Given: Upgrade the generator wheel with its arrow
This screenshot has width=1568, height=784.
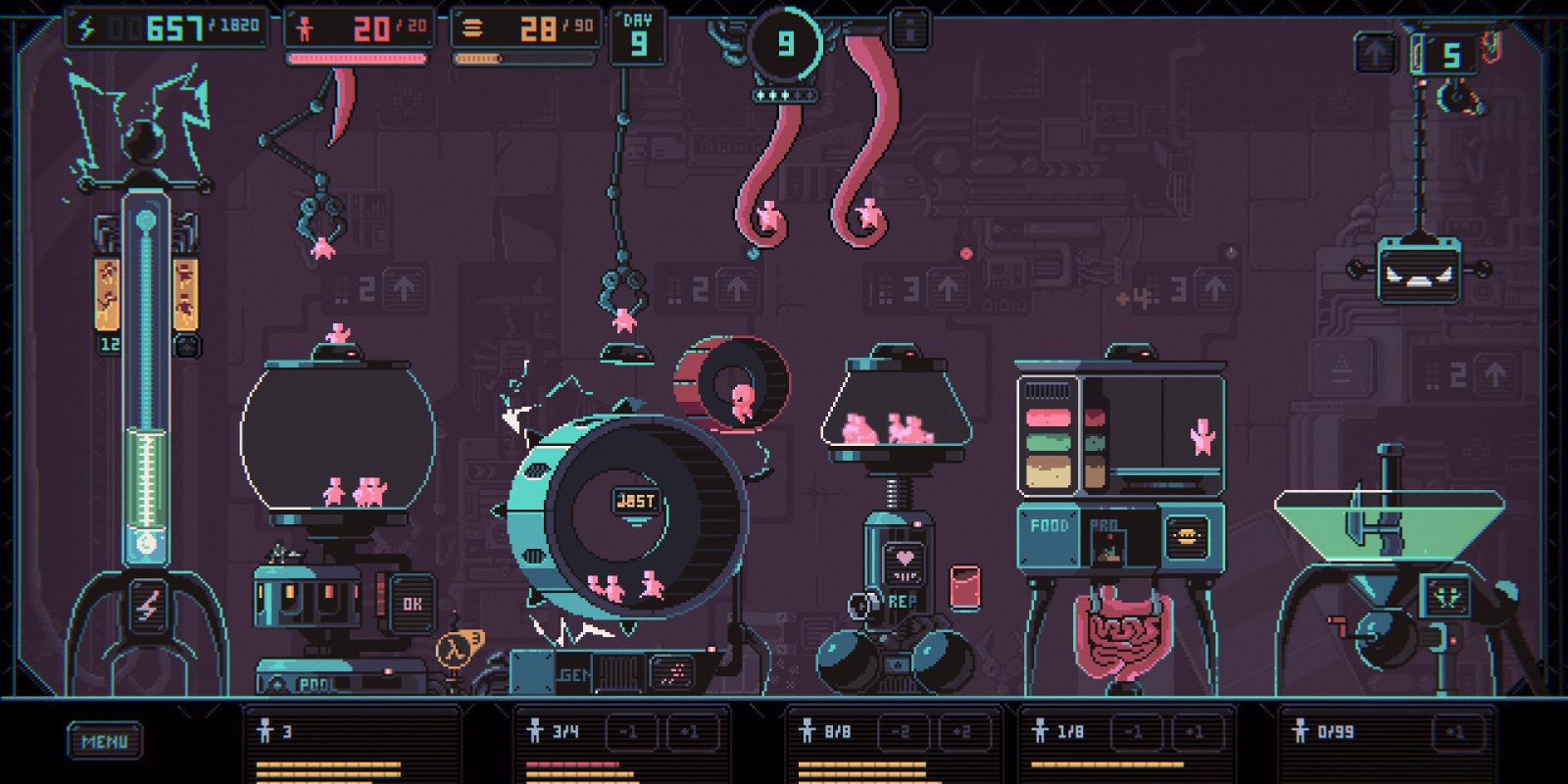Looking at the screenshot, I should point(736,289).
